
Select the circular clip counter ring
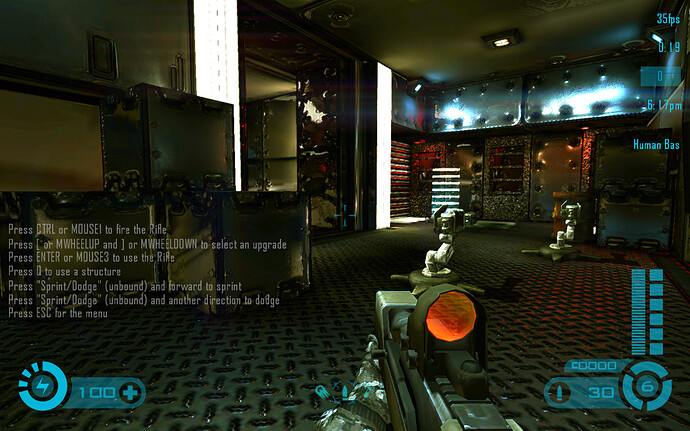point(645,387)
